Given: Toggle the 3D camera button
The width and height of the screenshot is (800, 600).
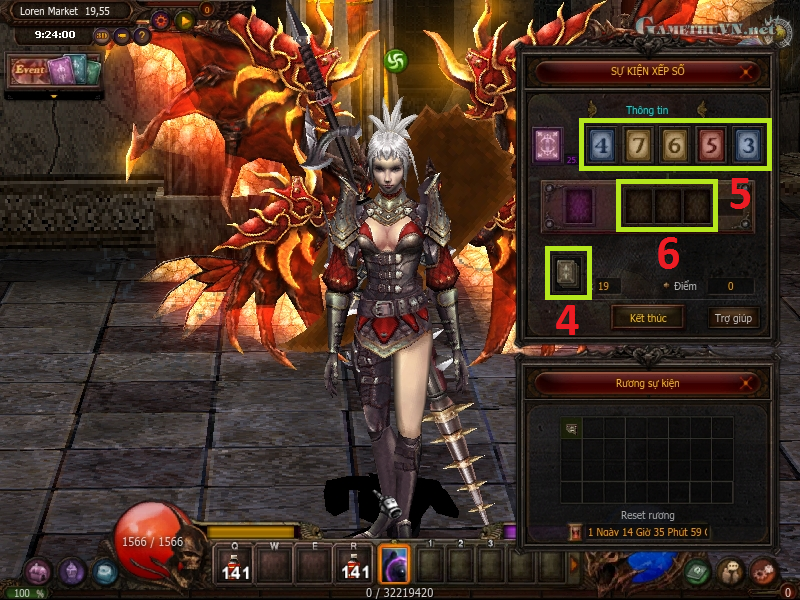Looking at the screenshot, I should coord(102,36).
